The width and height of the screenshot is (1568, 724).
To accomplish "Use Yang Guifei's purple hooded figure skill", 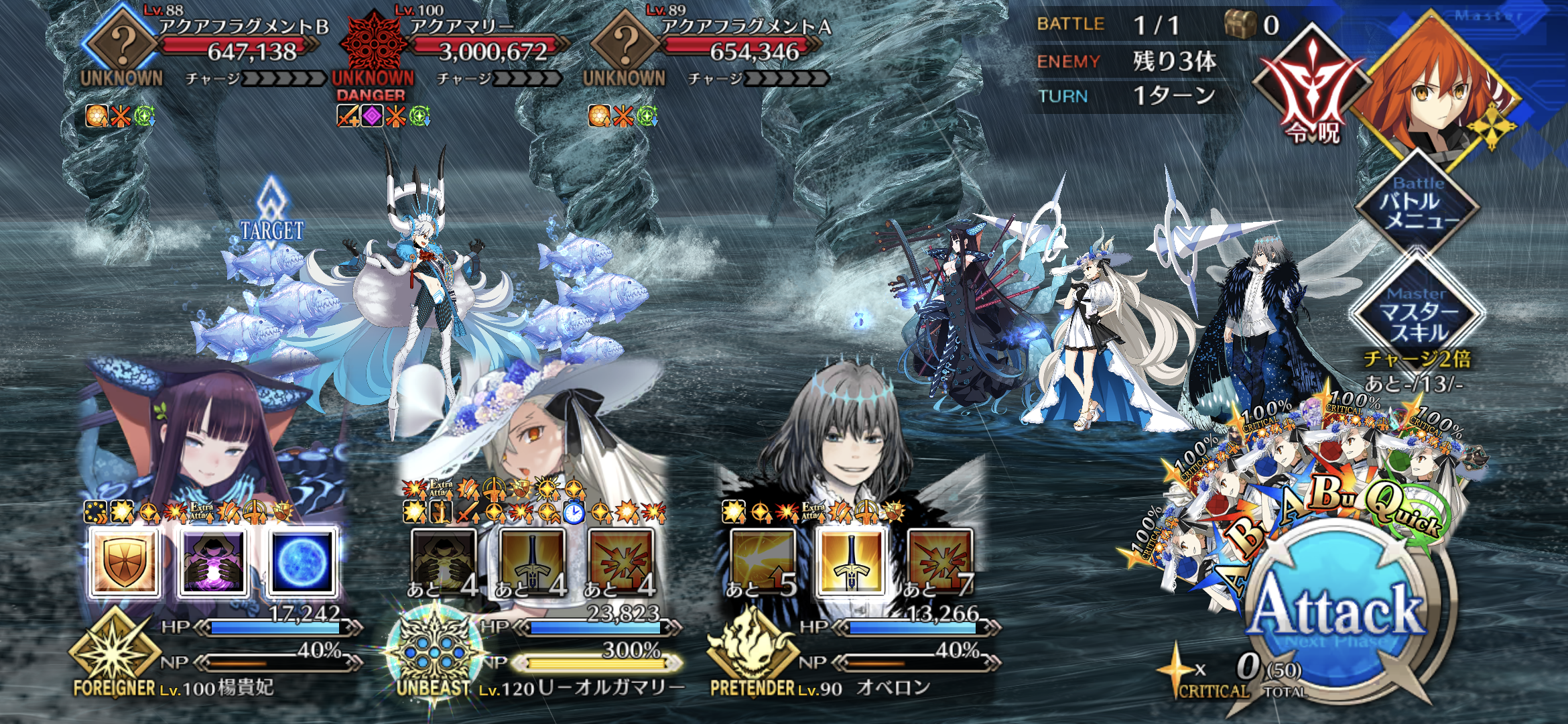I will click(214, 562).
